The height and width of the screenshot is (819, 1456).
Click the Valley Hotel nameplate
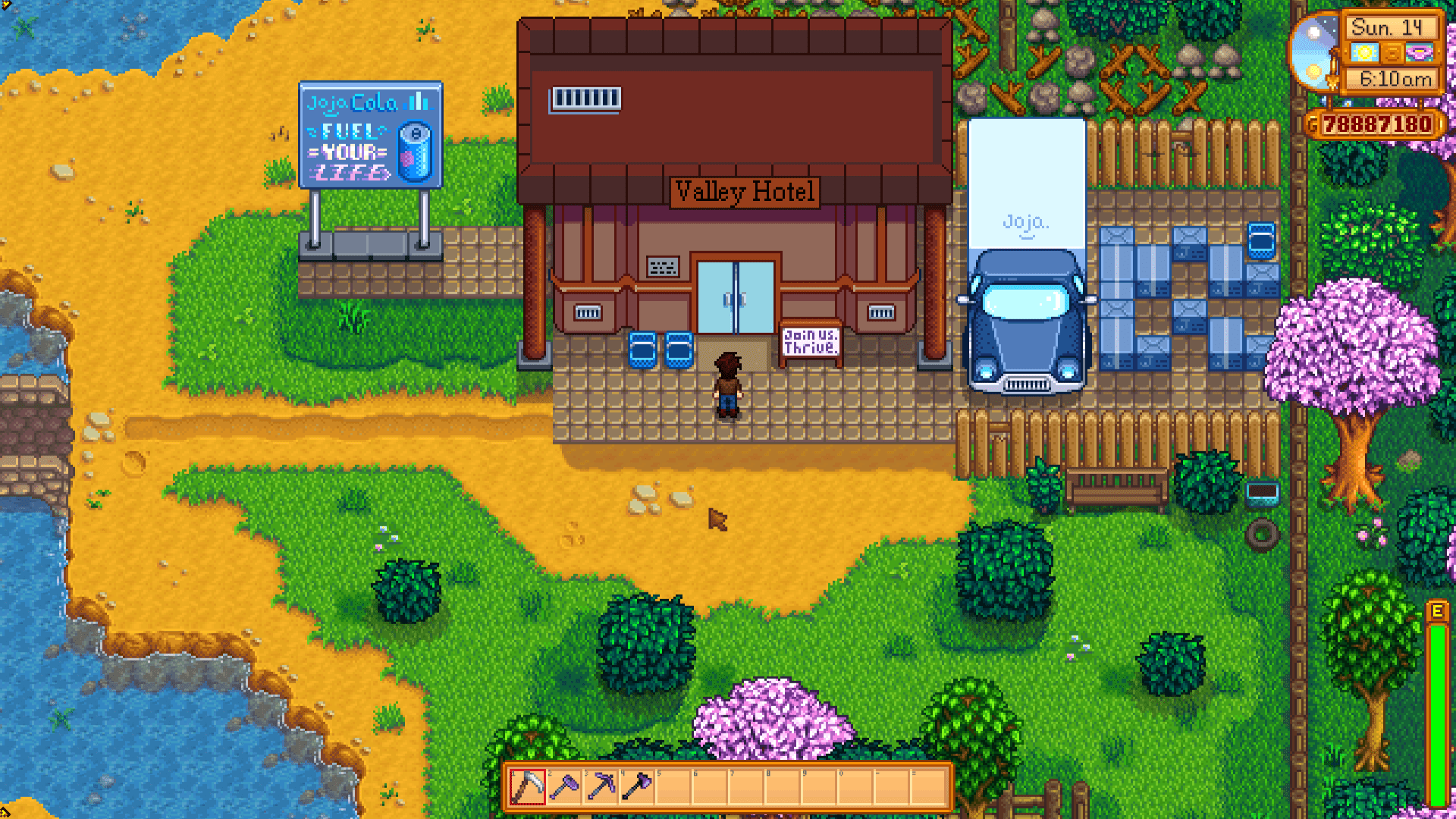click(x=746, y=192)
